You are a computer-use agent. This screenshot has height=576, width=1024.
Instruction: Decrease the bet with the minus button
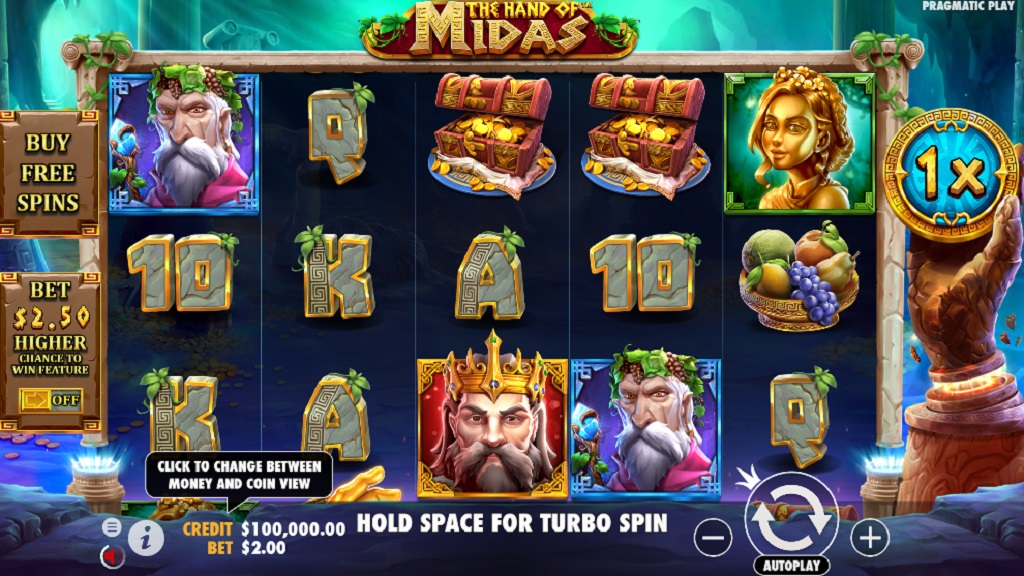click(713, 538)
